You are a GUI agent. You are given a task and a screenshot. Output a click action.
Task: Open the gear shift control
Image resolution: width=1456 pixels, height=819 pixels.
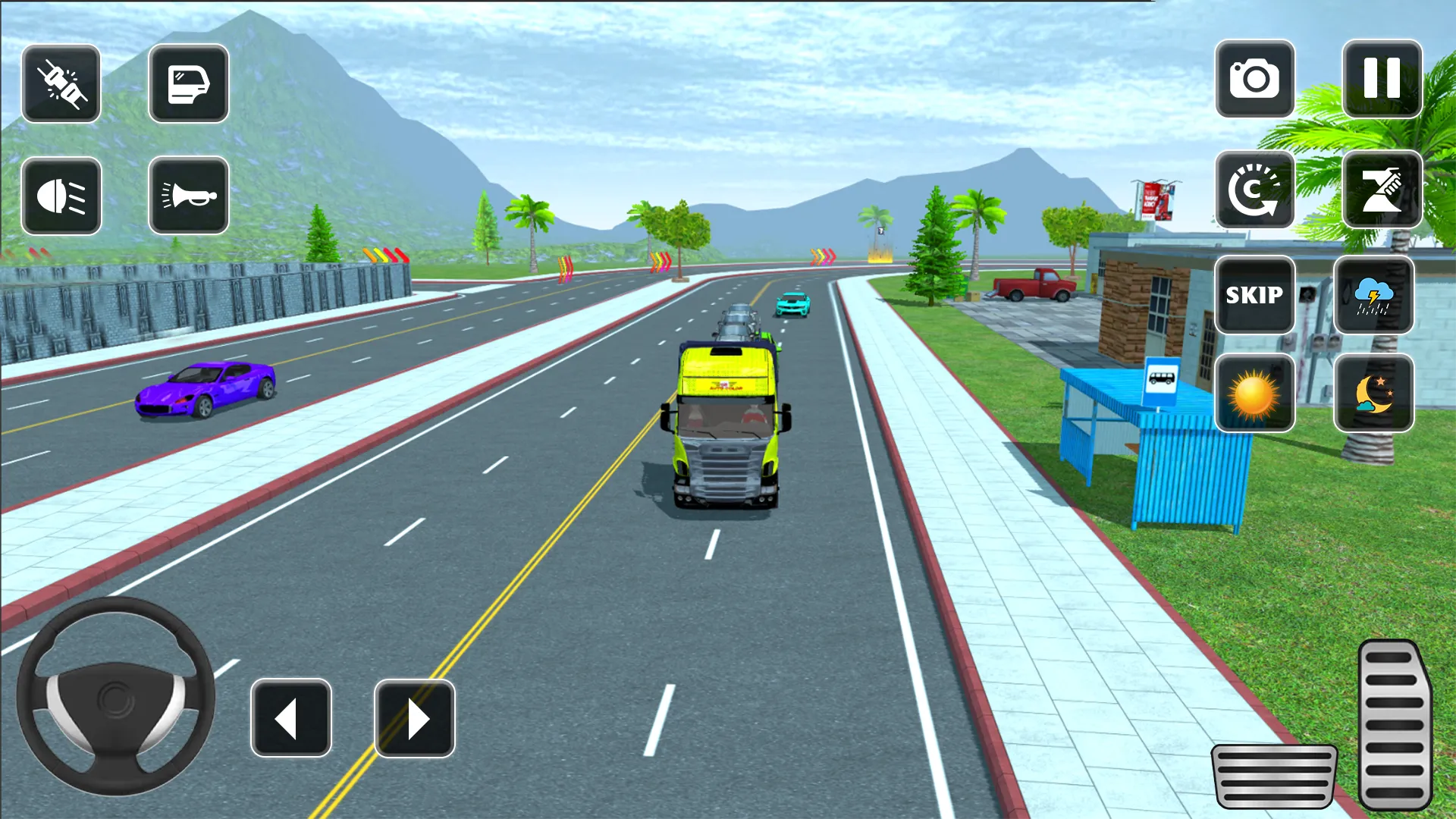click(1382, 190)
